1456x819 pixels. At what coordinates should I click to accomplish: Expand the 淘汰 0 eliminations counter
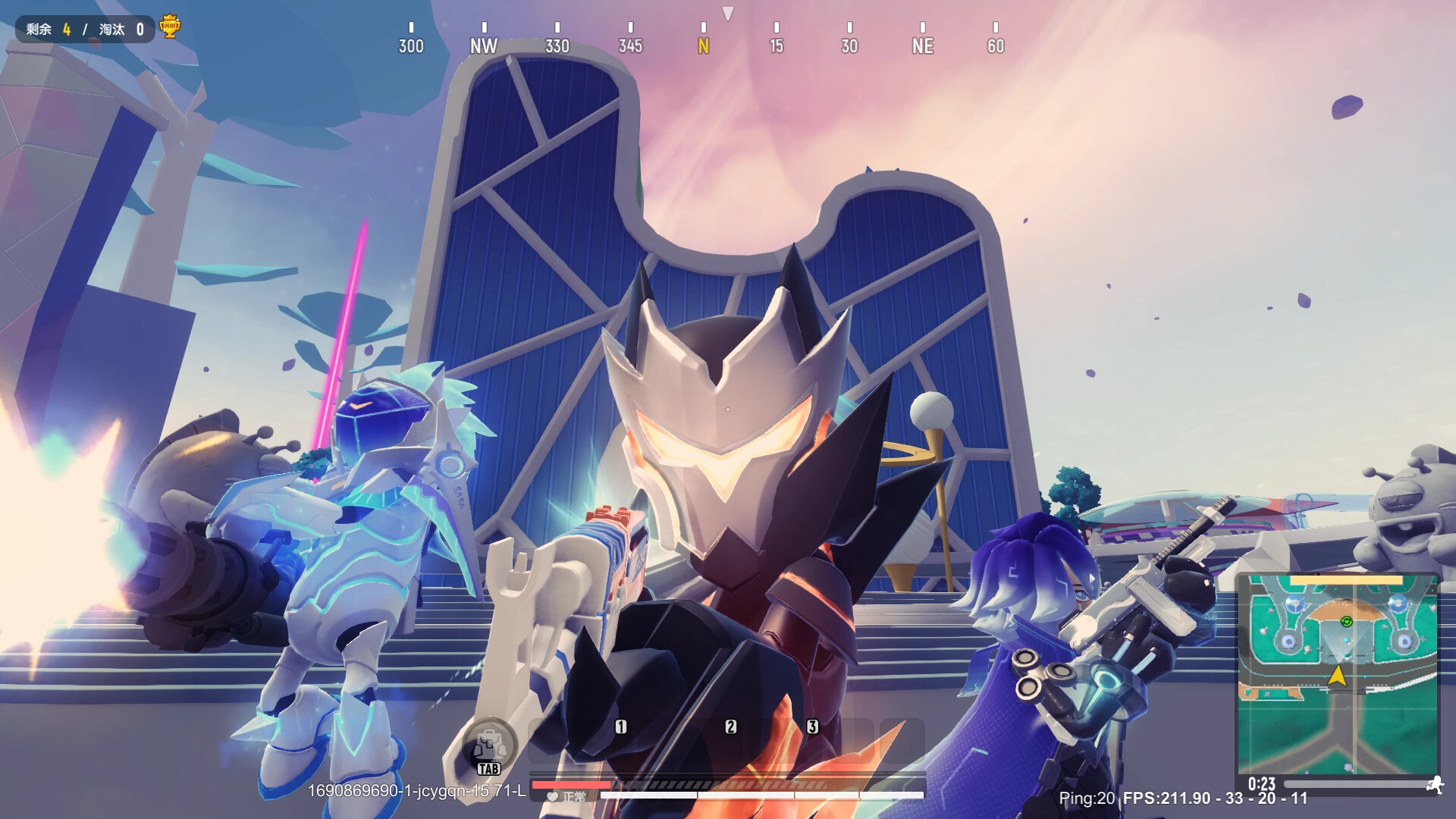[121, 29]
